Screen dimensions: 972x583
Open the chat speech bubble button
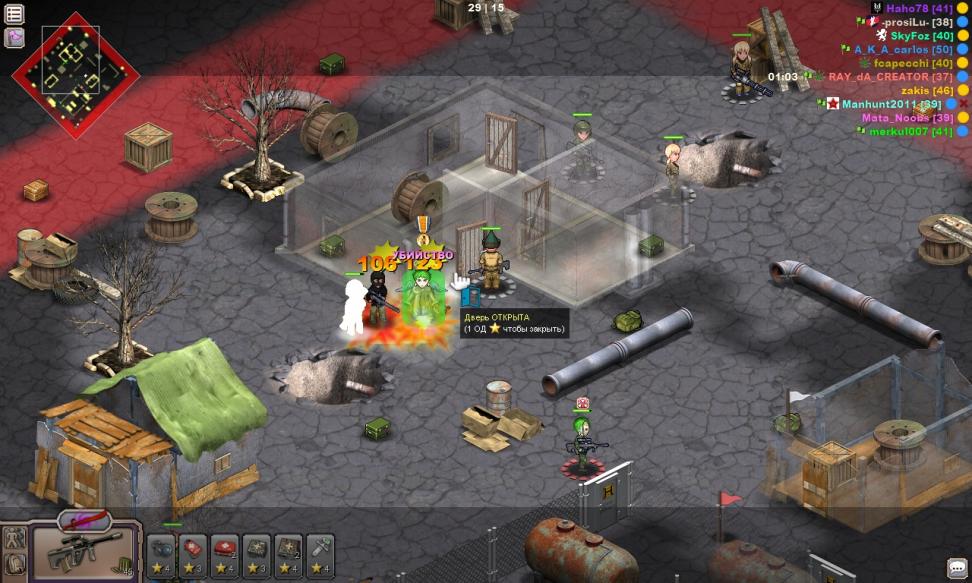955,567
